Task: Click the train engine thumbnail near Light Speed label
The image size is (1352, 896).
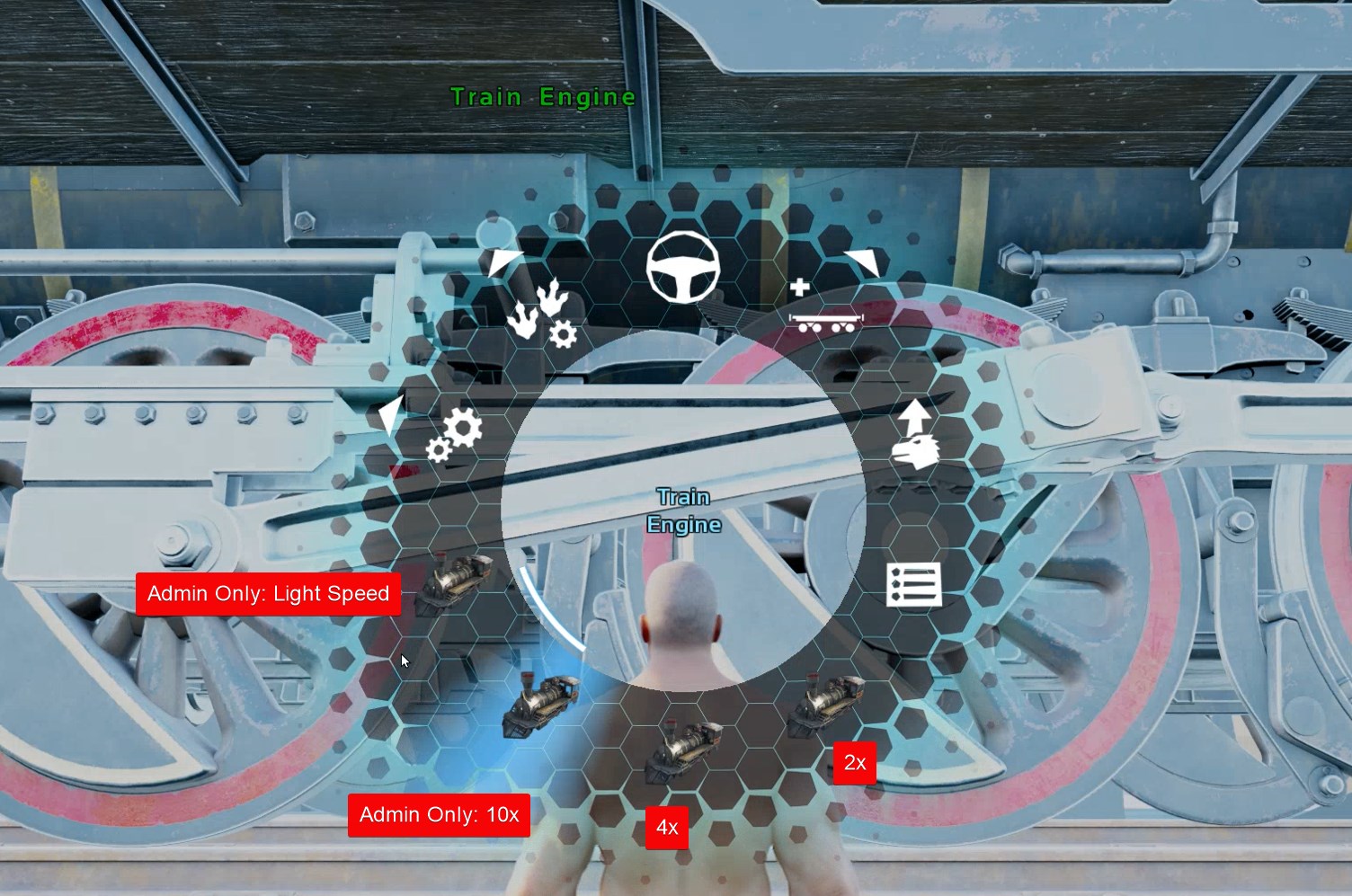Action: tap(458, 582)
